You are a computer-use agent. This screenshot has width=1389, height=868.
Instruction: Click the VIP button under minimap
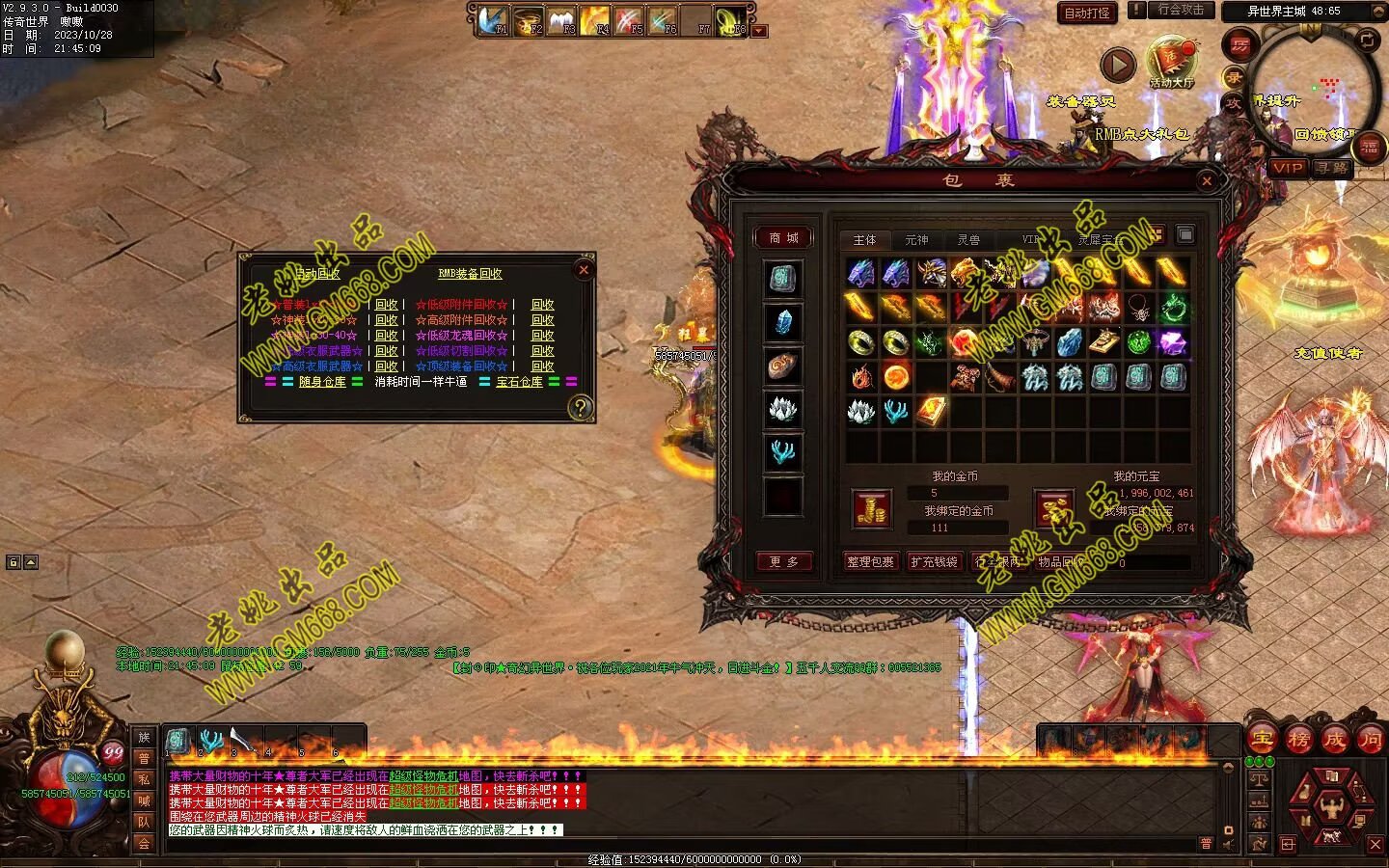tap(1288, 168)
